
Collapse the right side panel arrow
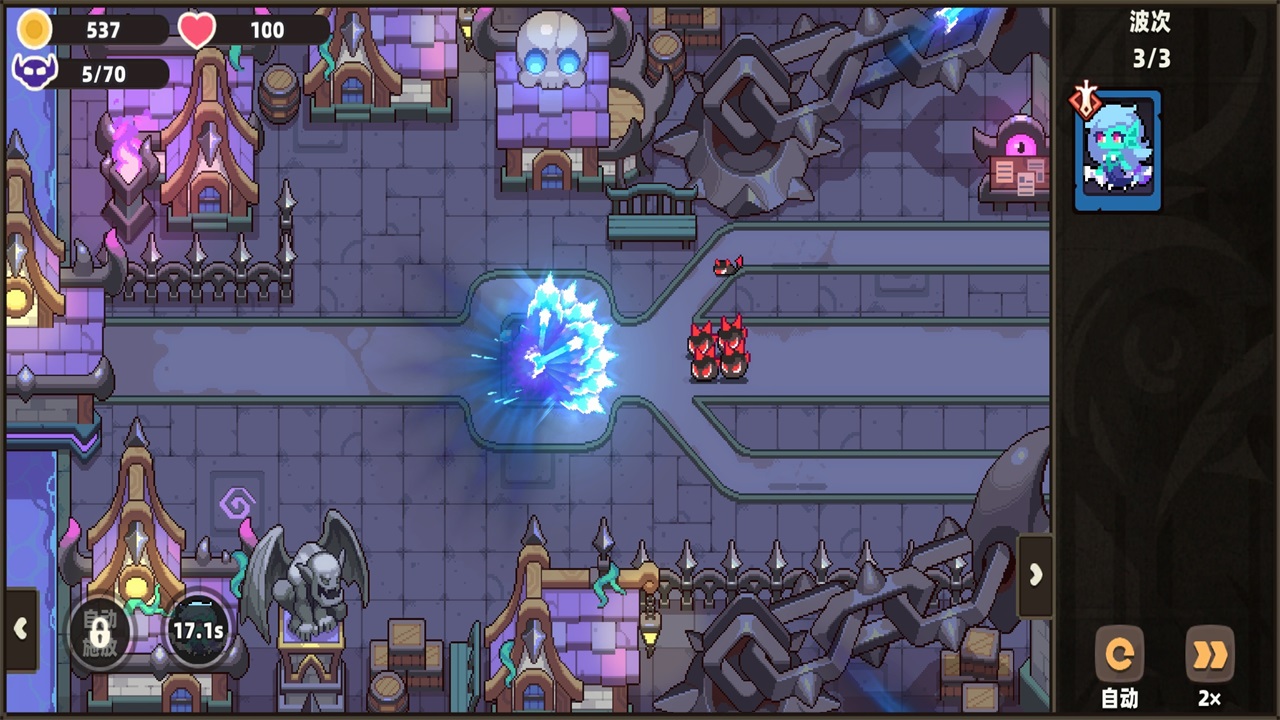click(x=1035, y=575)
